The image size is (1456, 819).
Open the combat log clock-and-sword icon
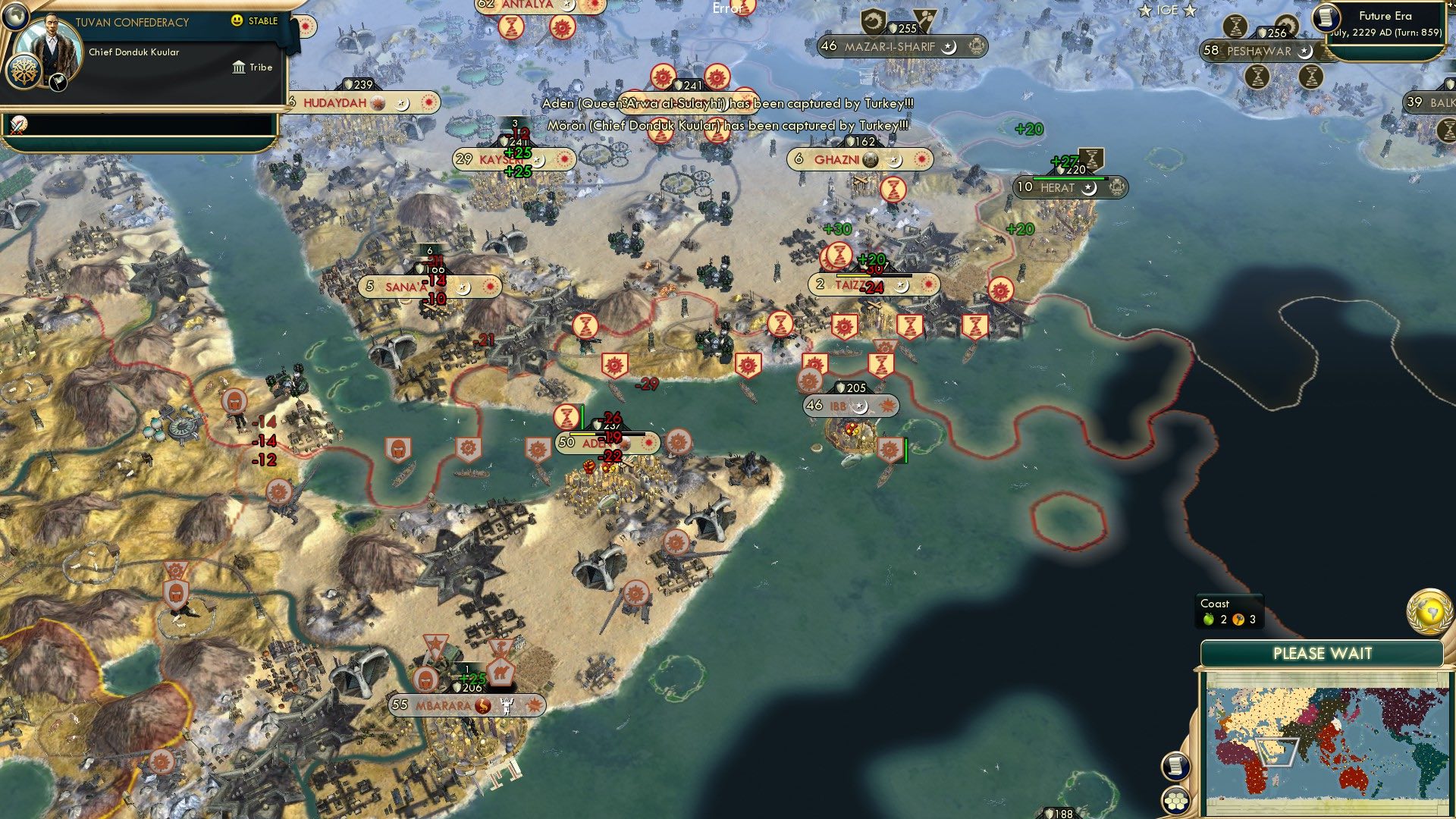[x=18, y=126]
